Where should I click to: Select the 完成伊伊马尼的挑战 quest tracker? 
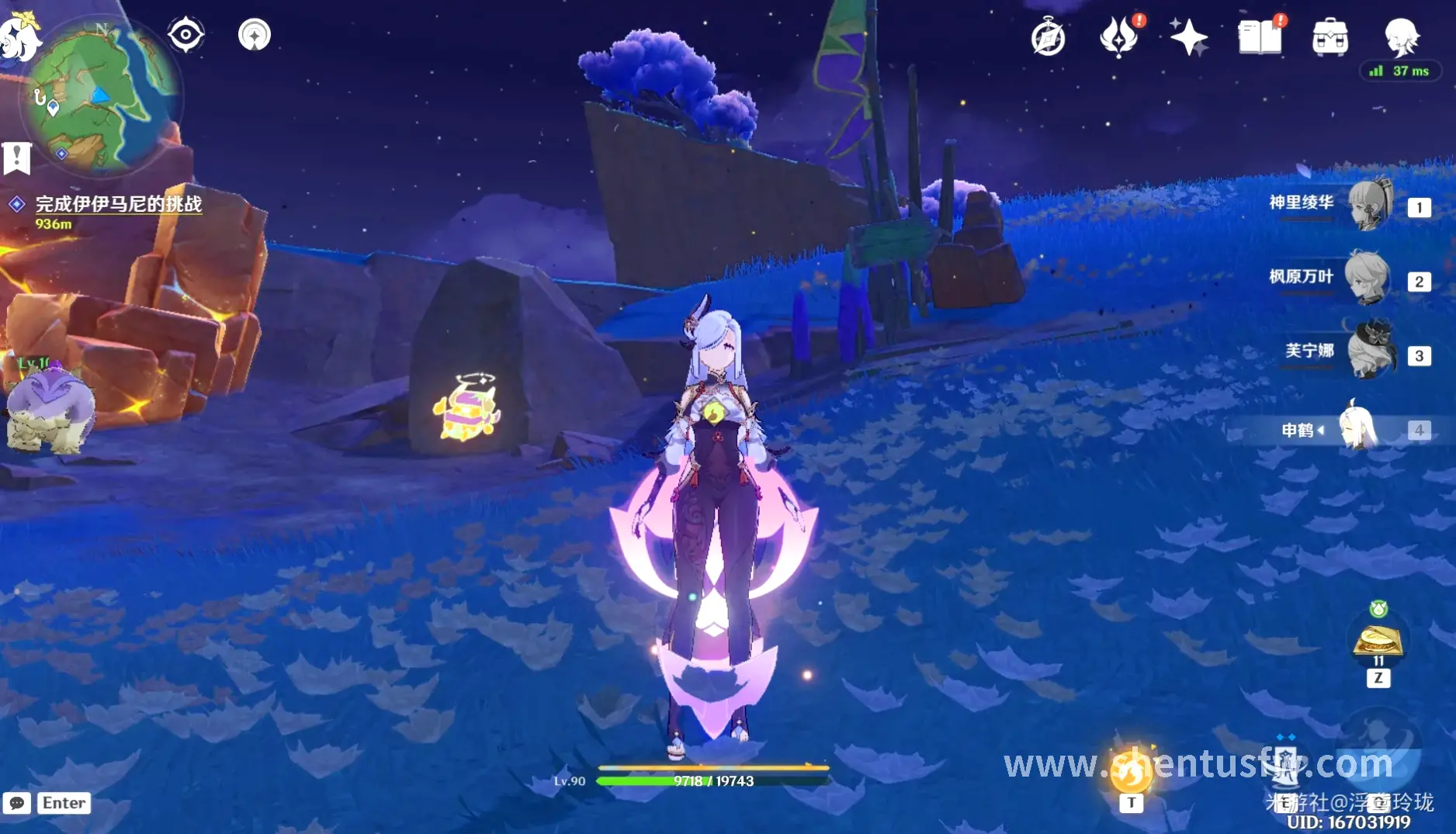click(x=118, y=204)
